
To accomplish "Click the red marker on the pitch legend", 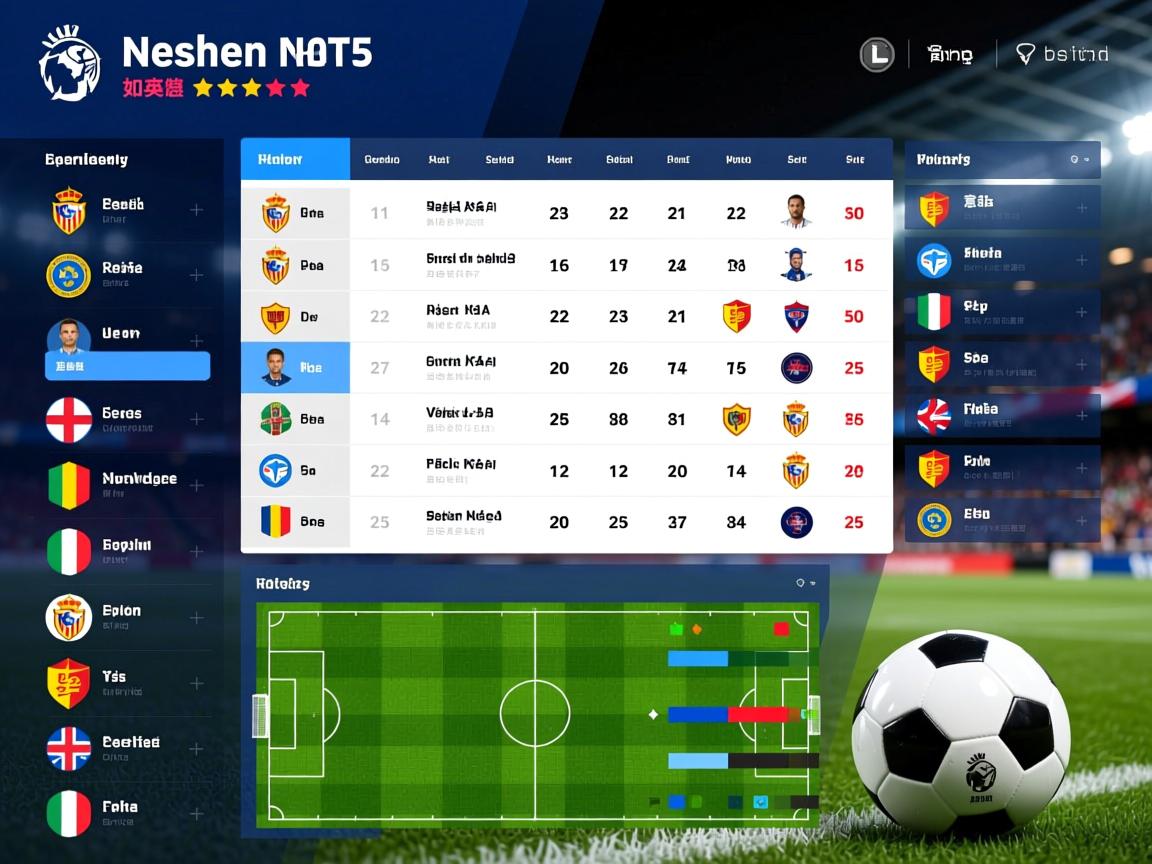I will (781, 629).
